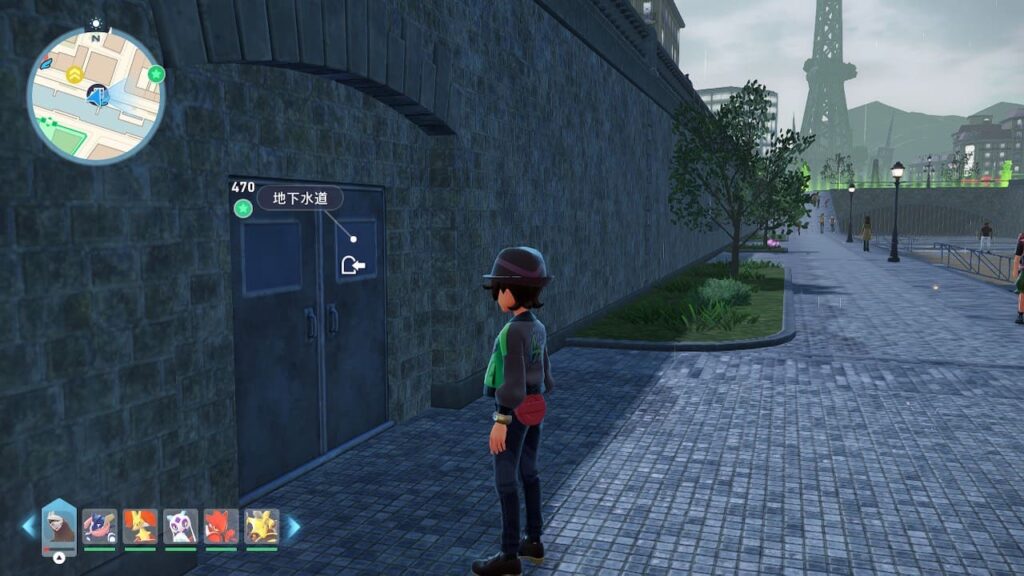Click the door entry icon with arrow

tap(352, 265)
